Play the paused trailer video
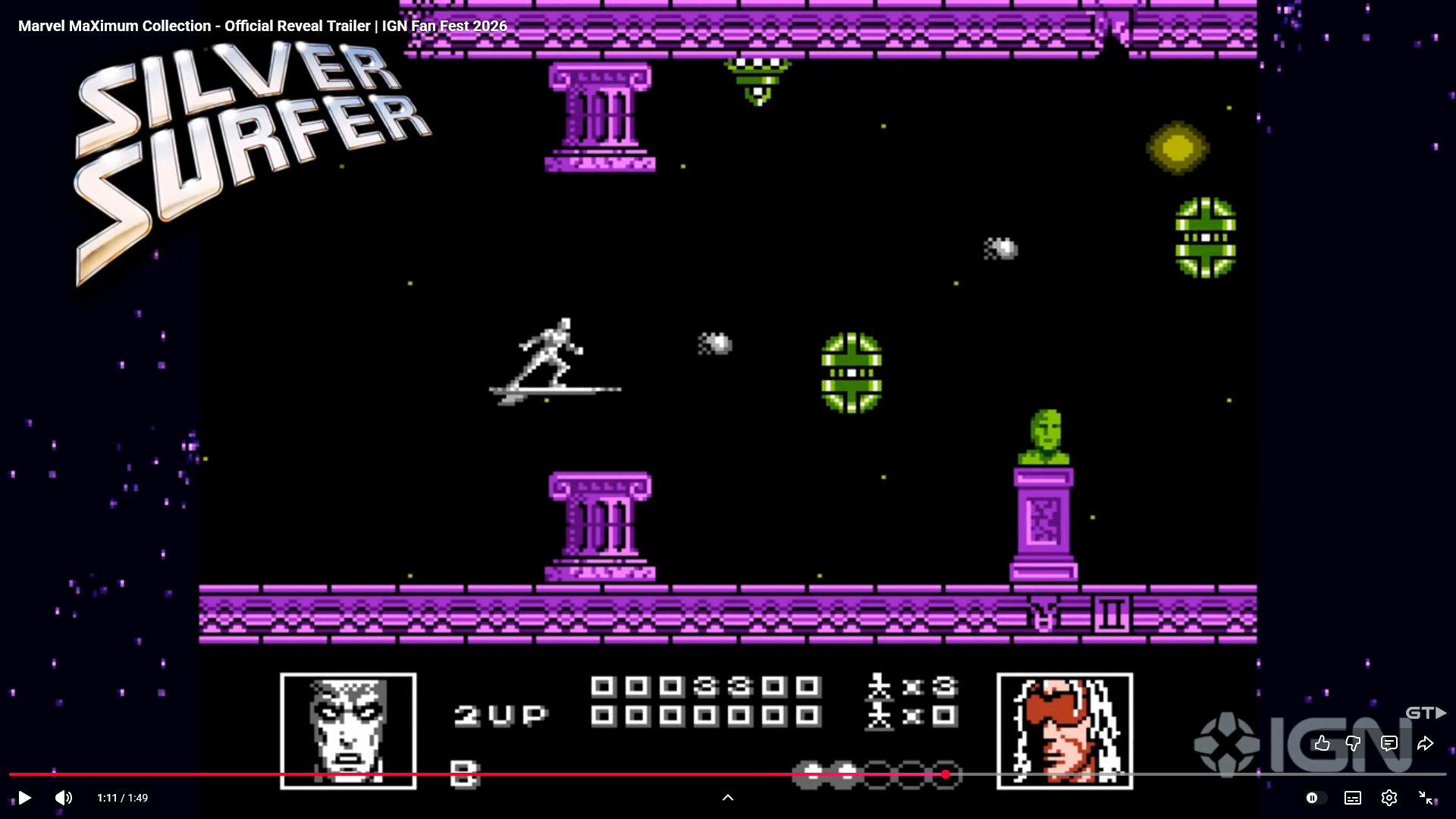The height and width of the screenshot is (819, 1456). pos(24,798)
